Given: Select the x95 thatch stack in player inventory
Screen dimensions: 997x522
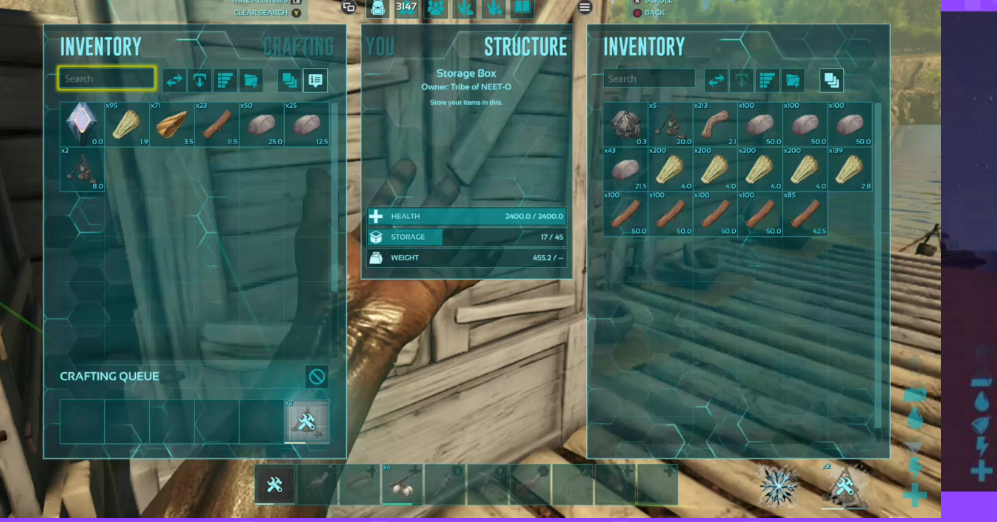Looking at the screenshot, I should (x=127, y=124).
